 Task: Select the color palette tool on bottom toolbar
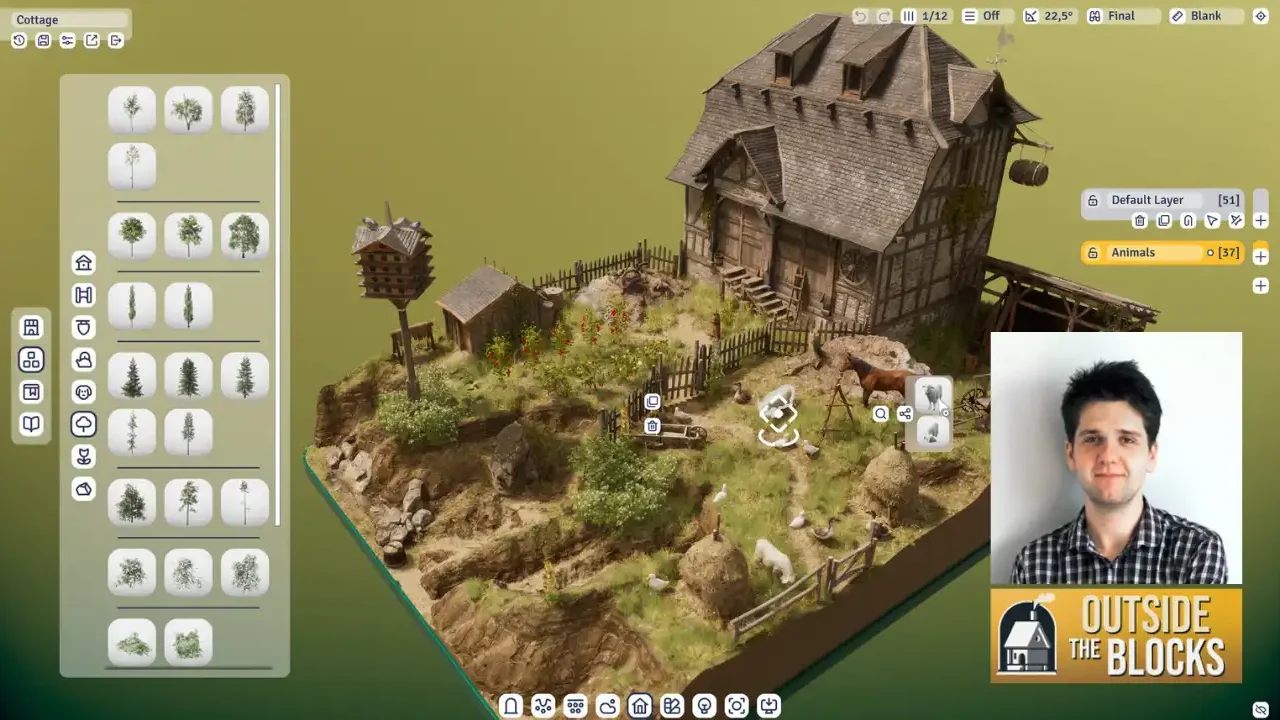pos(672,705)
